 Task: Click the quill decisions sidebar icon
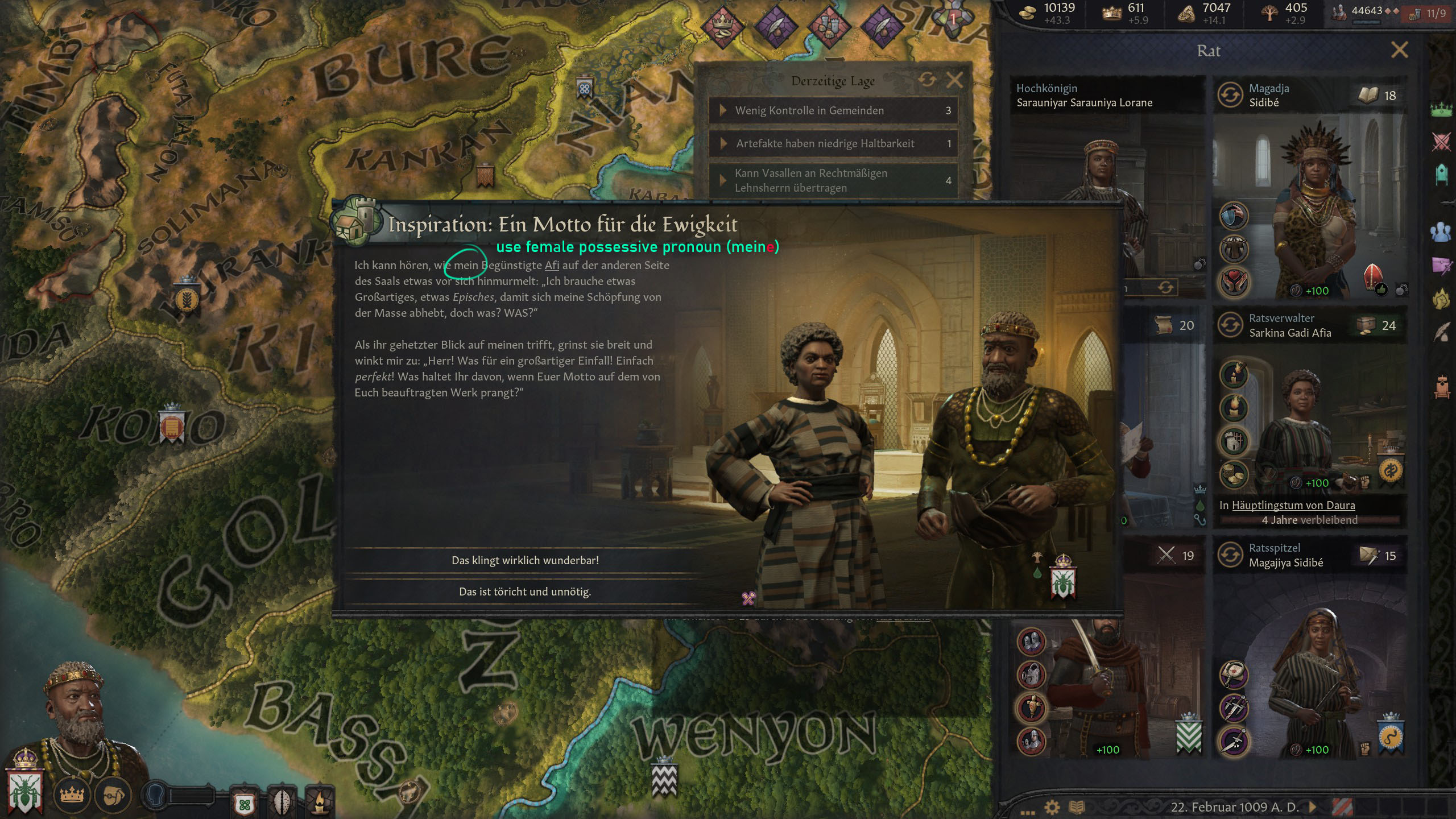pyautogui.click(x=1441, y=331)
